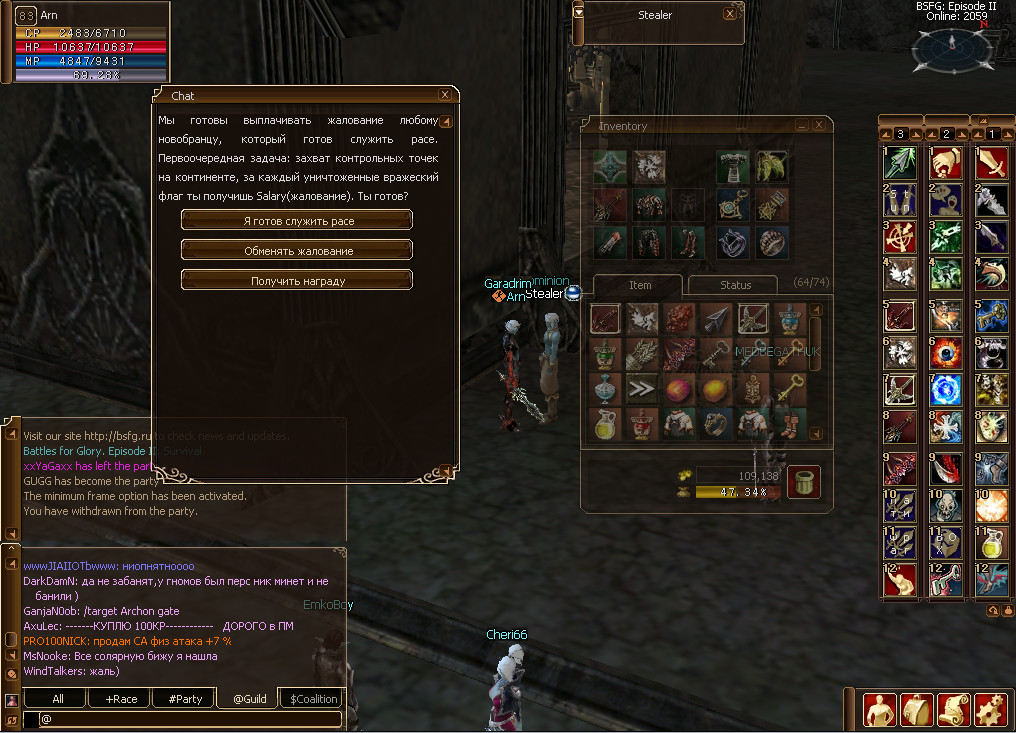1016x733 pixels.
Task: Select the double-arrow item in inventory
Action: [642, 389]
